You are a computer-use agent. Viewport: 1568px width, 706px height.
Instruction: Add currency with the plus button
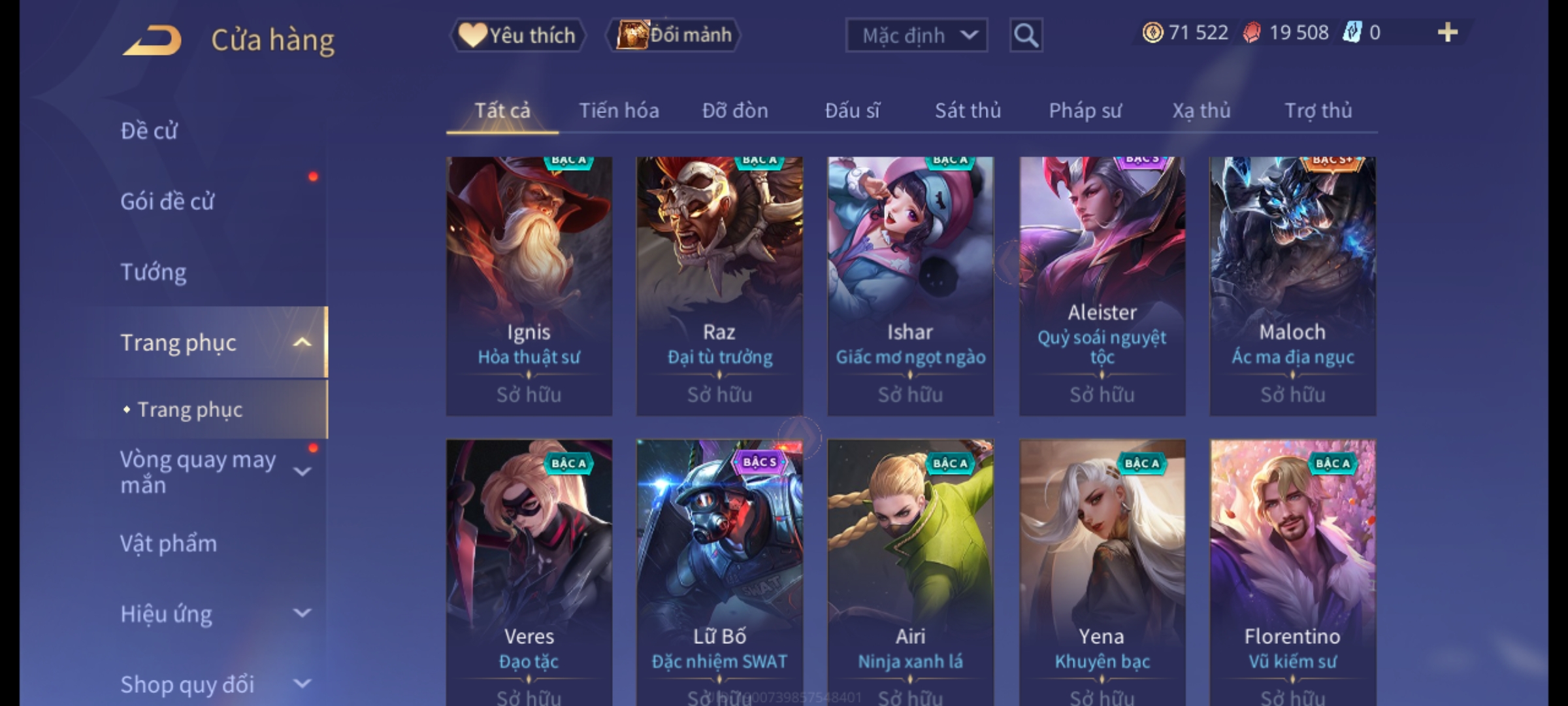pos(1447,33)
